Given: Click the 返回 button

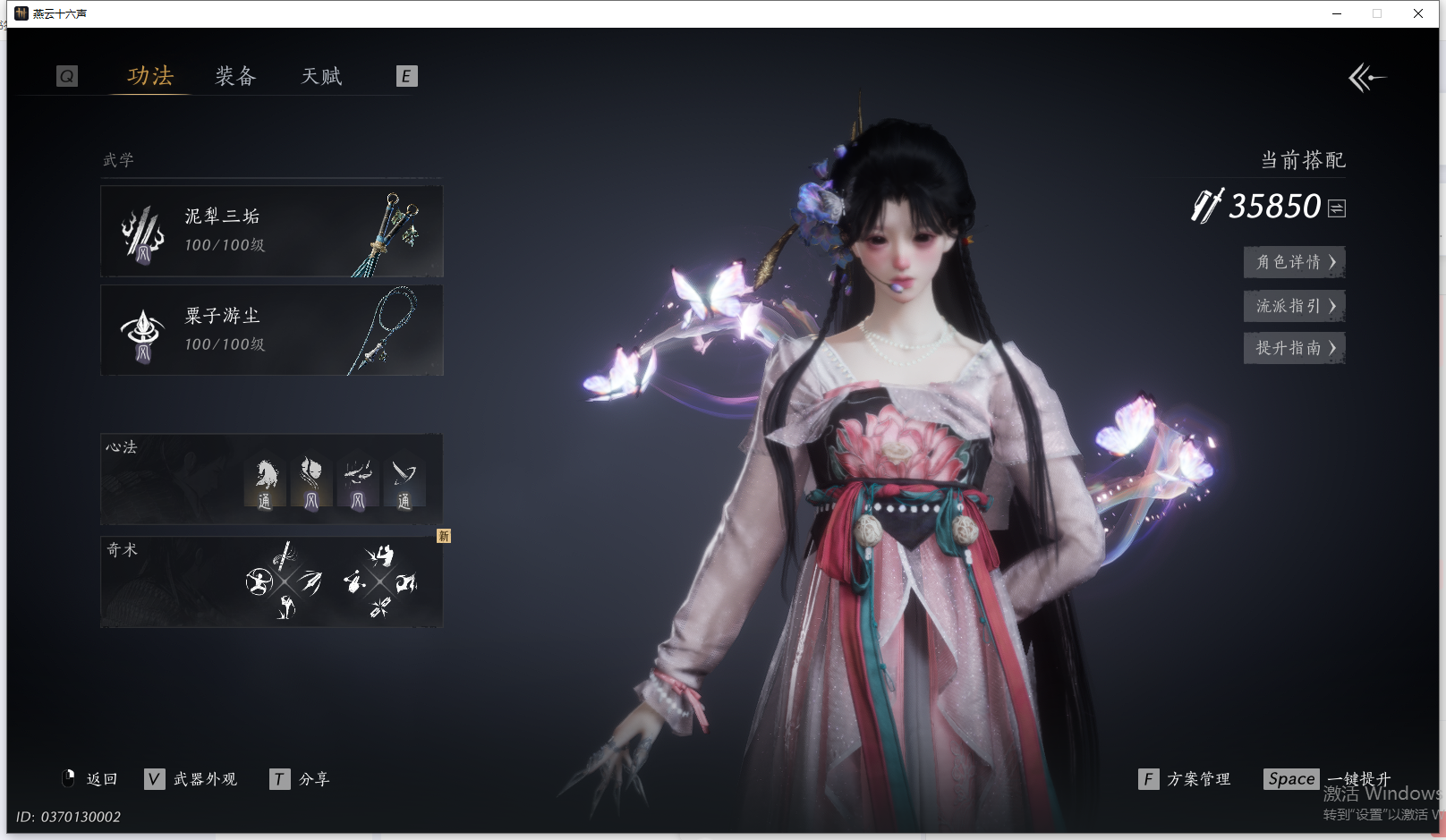Looking at the screenshot, I should coord(90,779).
